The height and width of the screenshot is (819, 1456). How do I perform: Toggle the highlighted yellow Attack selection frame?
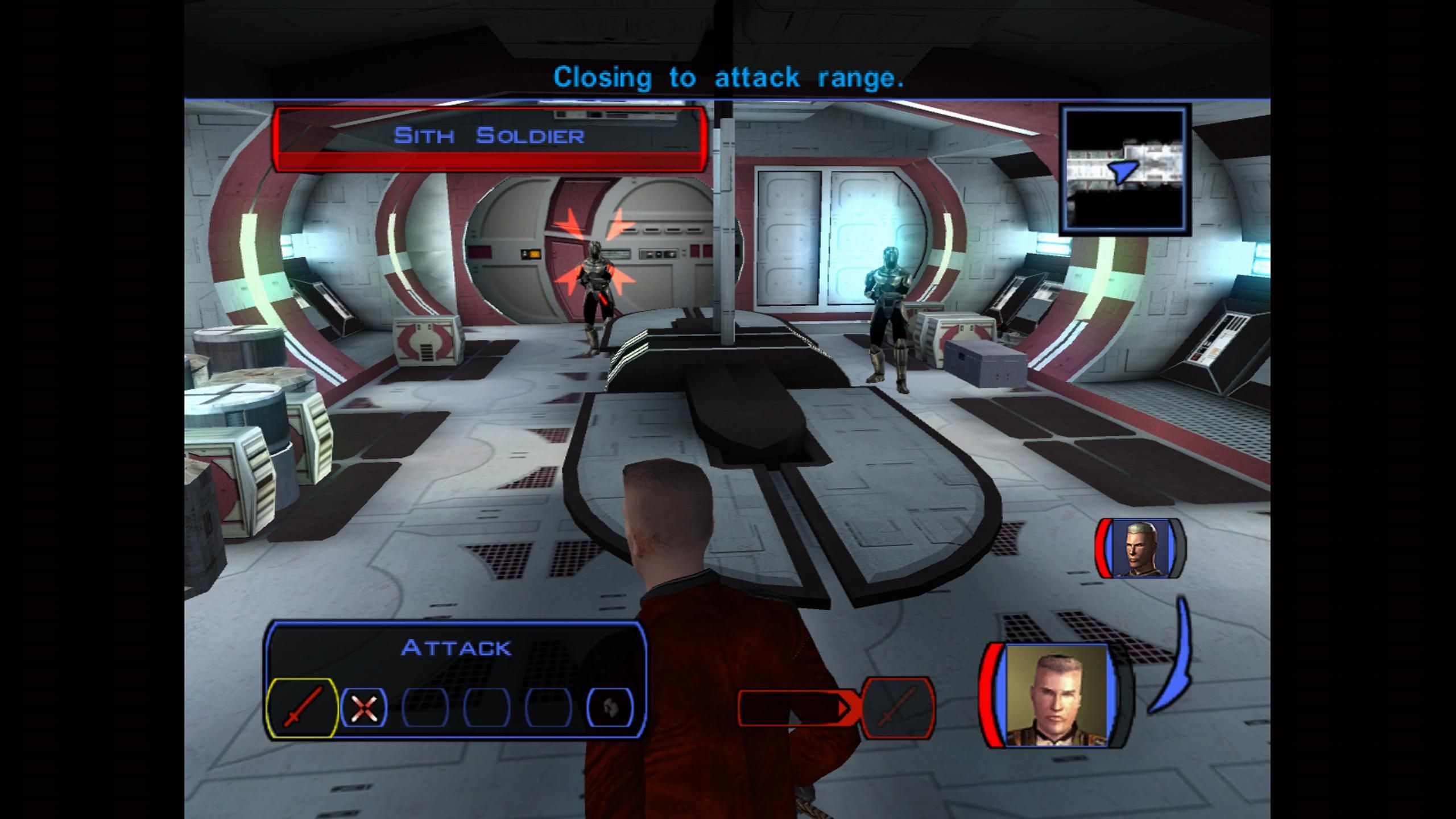coord(303,709)
